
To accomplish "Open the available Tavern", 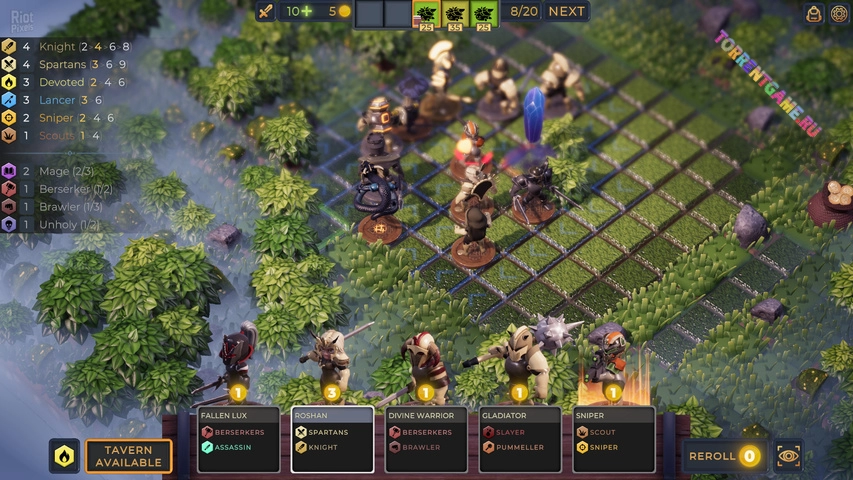I will [128, 456].
